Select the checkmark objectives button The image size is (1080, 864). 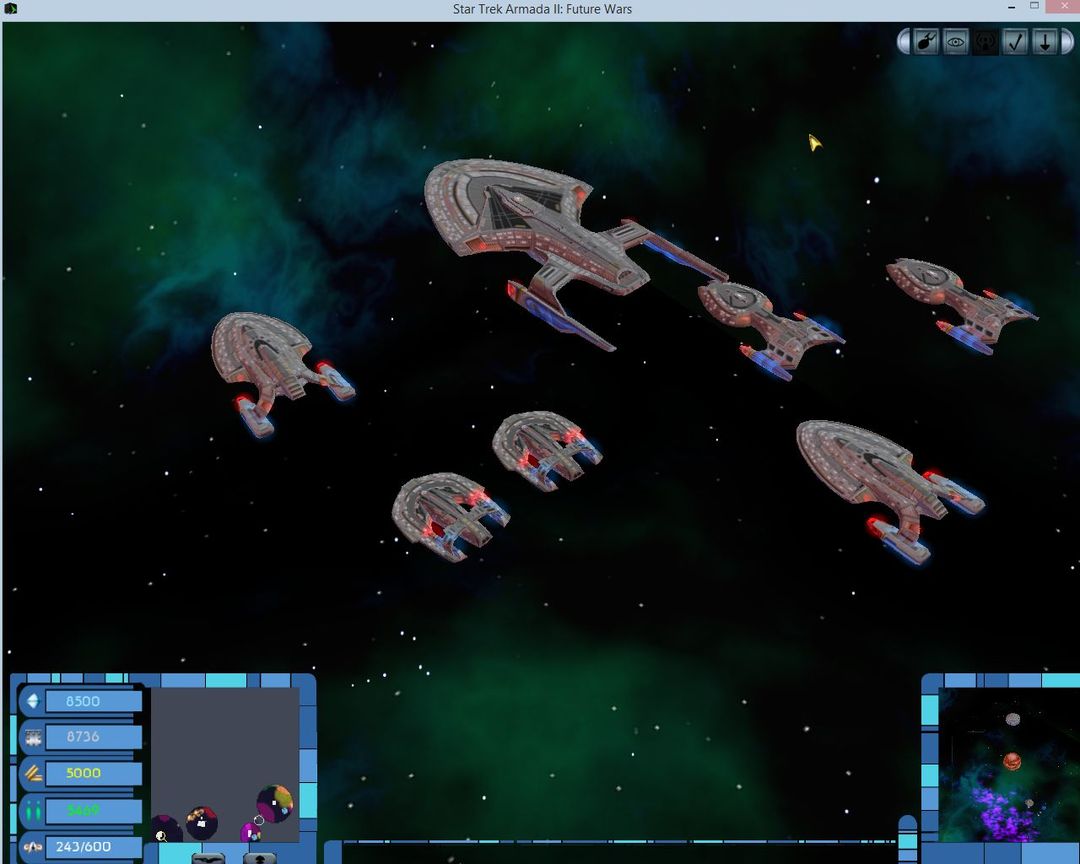pos(1015,43)
